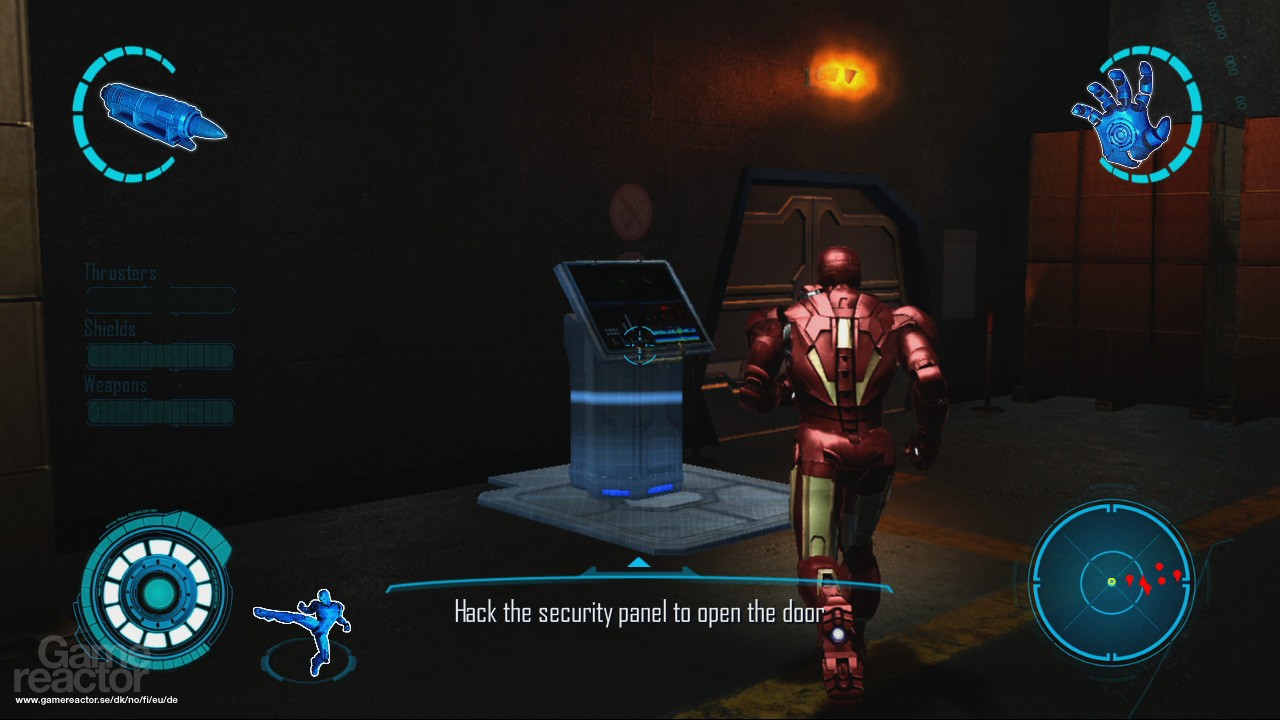Select the Weapons stat label
Image resolution: width=1280 pixels, height=720 pixels.
[114, 384]
